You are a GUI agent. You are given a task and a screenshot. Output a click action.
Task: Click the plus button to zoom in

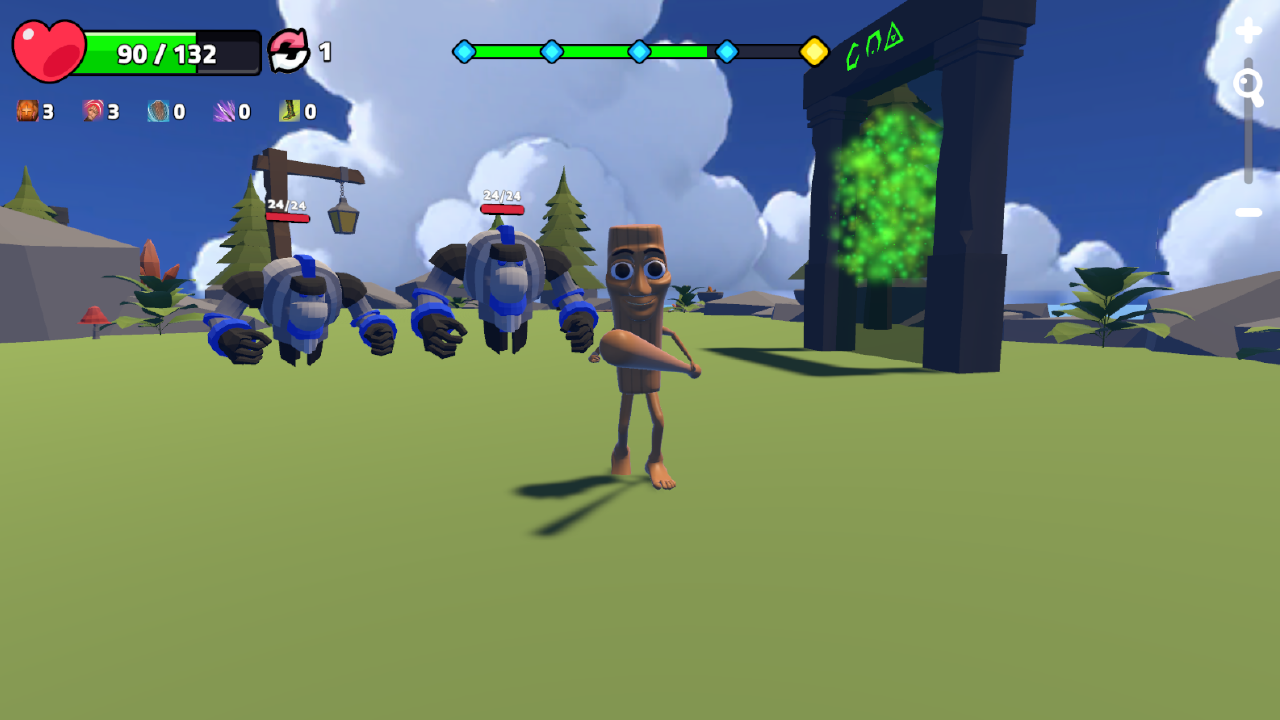coord(1248,30)
